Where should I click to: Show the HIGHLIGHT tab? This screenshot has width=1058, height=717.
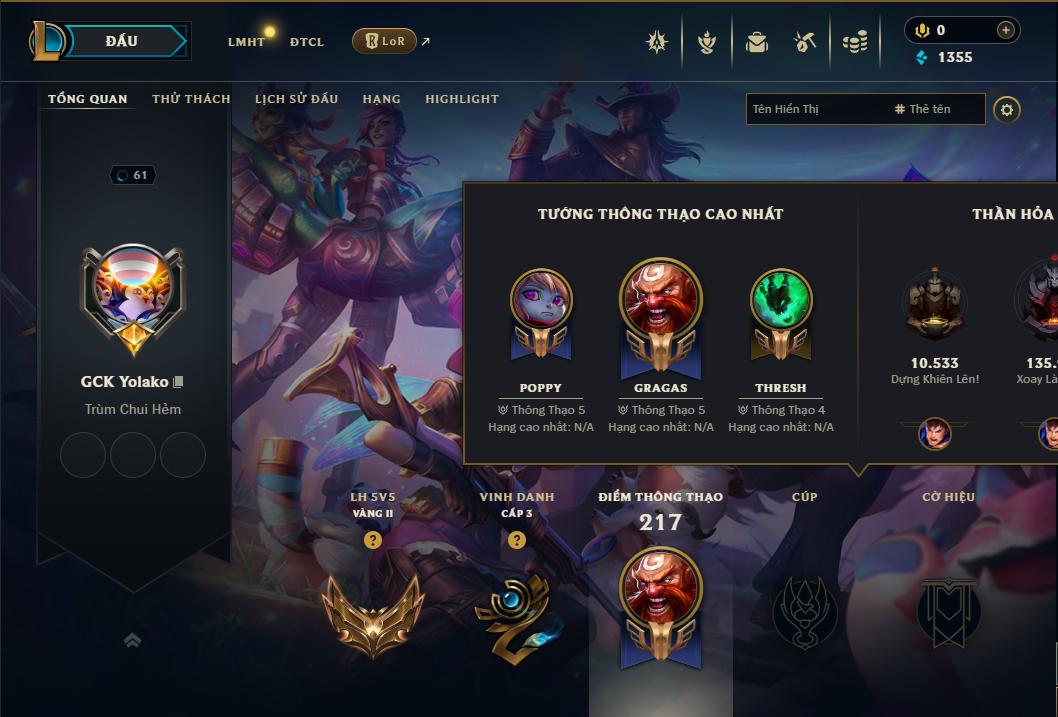click(x=461, y=99)
